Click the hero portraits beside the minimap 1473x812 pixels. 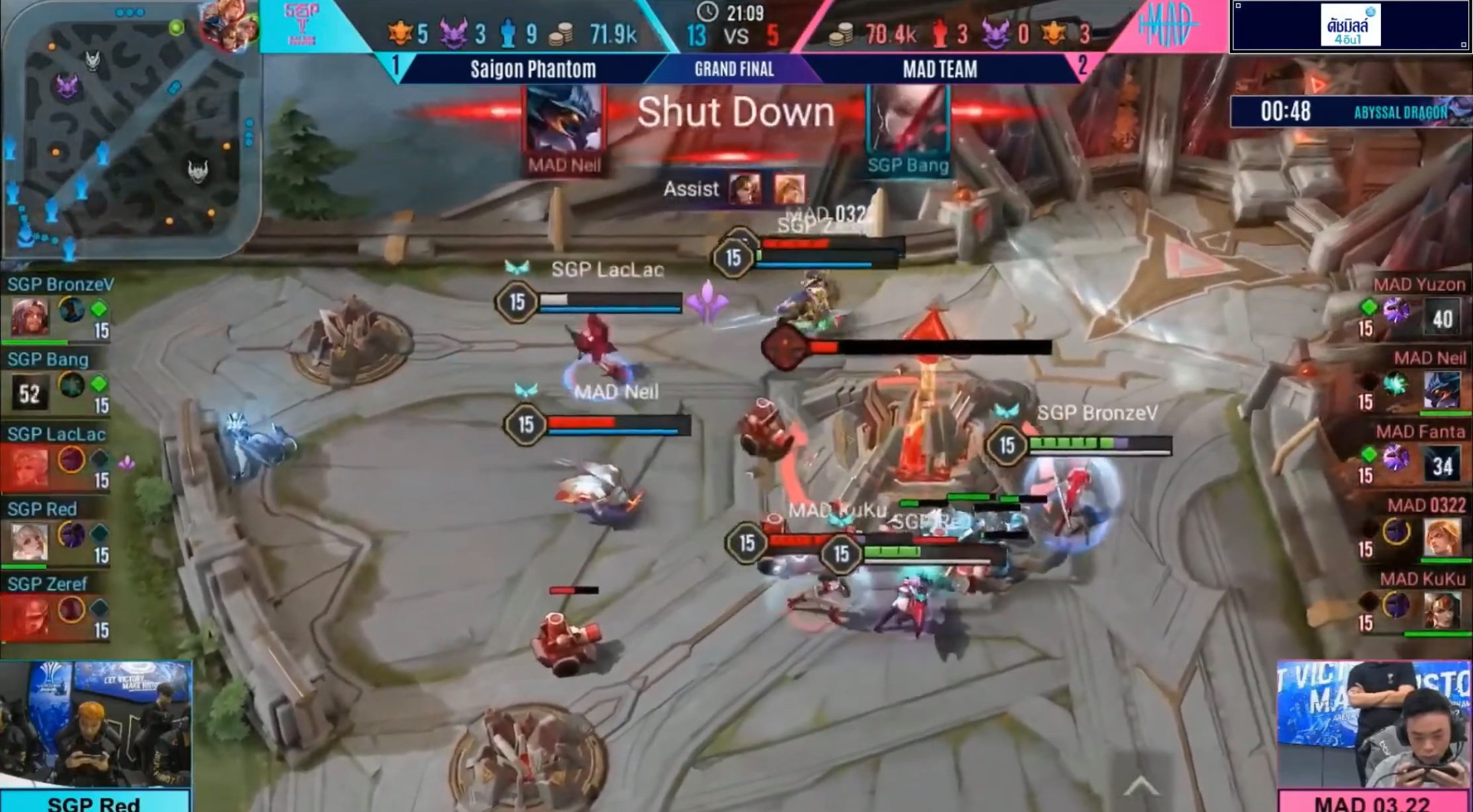tap(229, 25)
